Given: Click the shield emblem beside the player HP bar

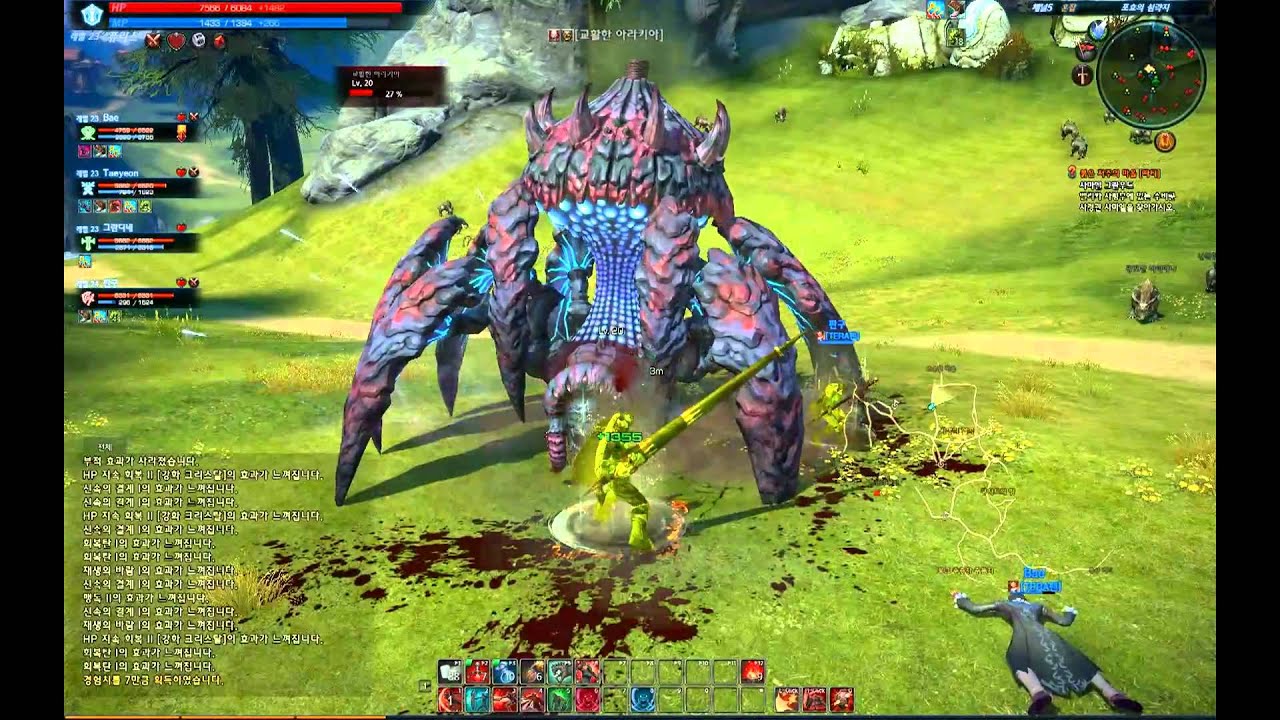Looking at the screenshot, I should tap(91, 13).
